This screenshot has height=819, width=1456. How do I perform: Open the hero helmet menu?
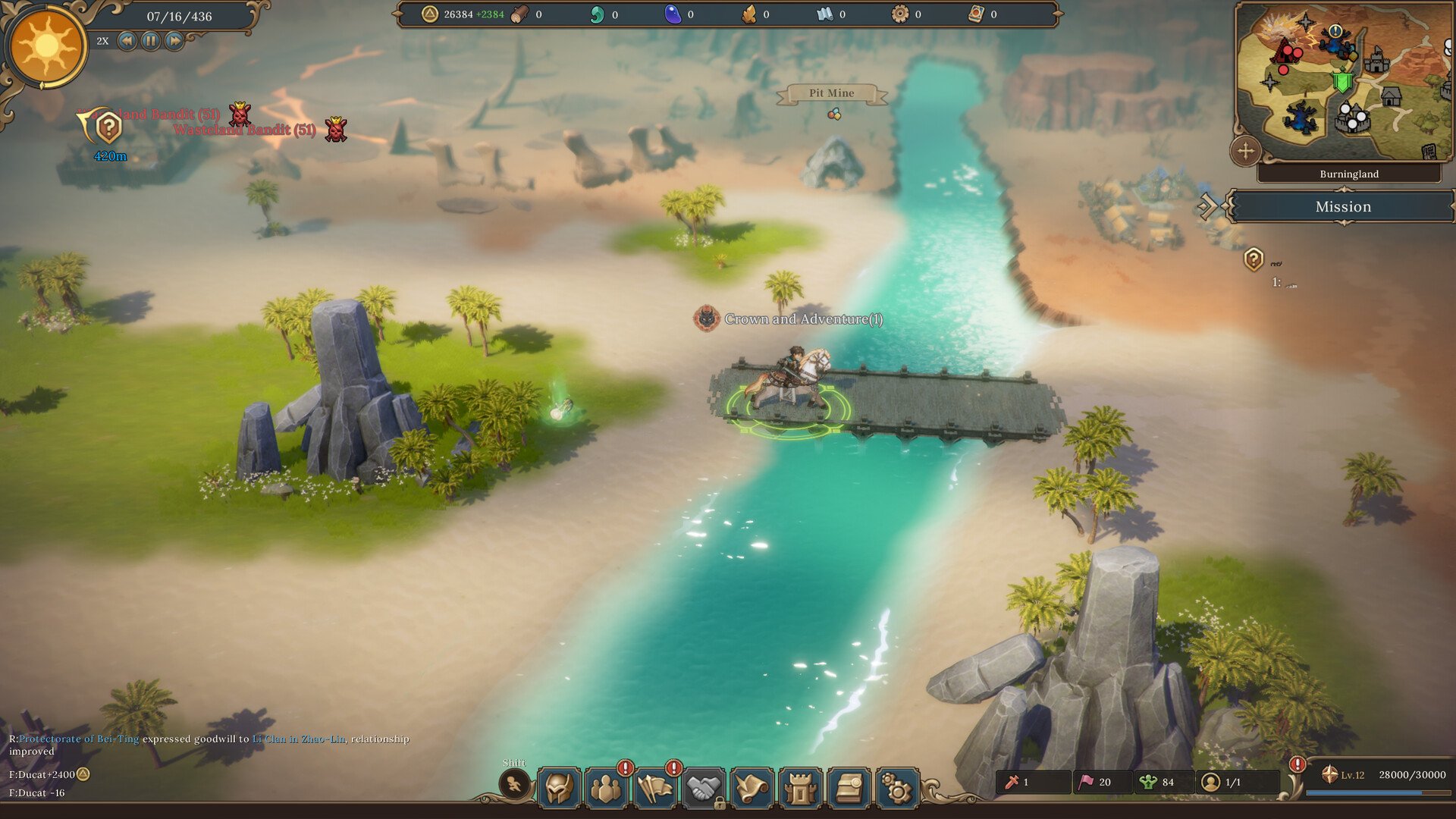[x=560, y=789]
